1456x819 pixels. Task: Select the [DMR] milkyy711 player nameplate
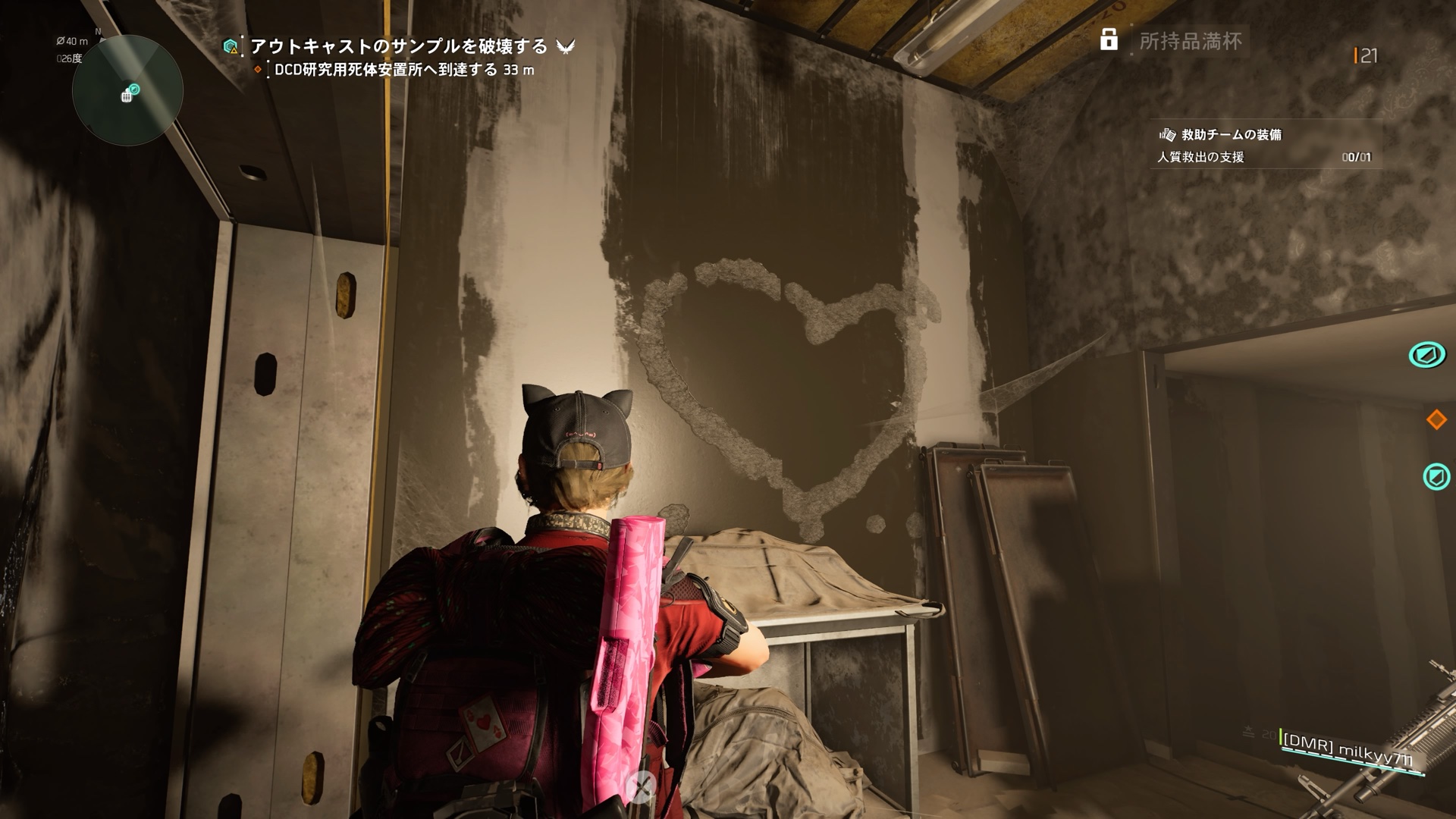coord(1348,751)
